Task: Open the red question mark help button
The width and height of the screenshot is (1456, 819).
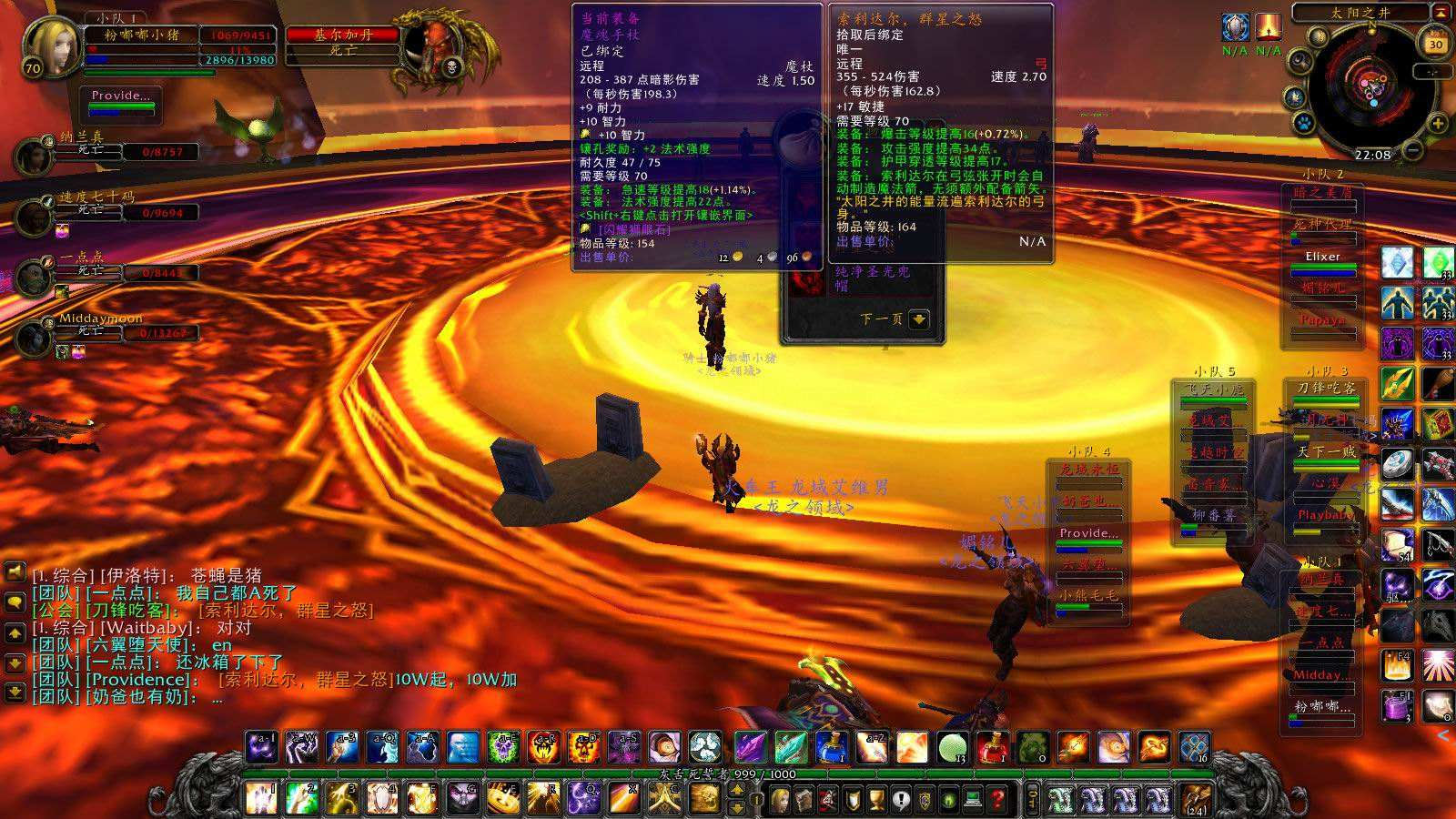Action: pyautogui.click(x=998, y=800)
